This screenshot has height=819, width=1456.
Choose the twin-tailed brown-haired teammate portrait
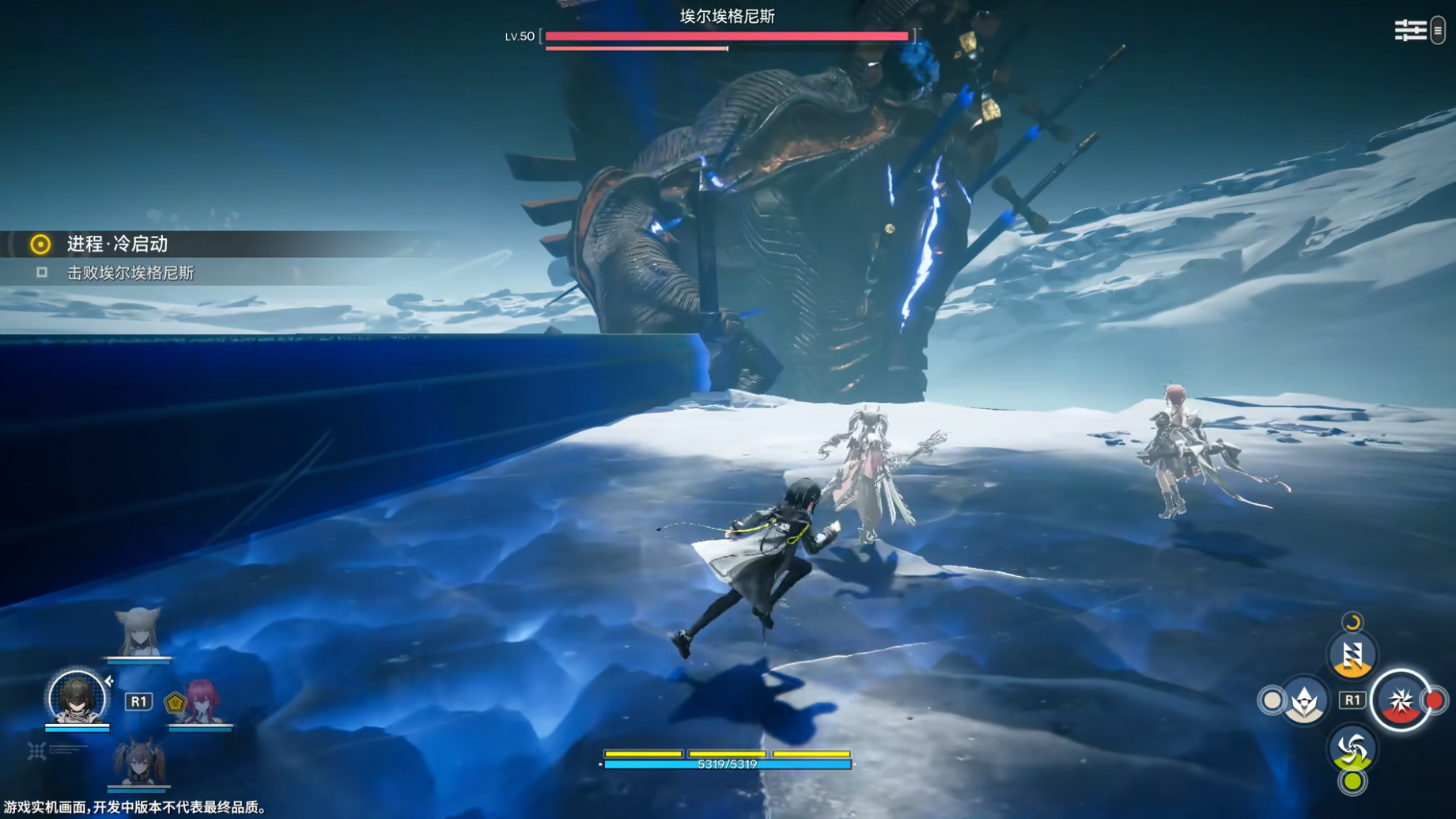point(139,762)
